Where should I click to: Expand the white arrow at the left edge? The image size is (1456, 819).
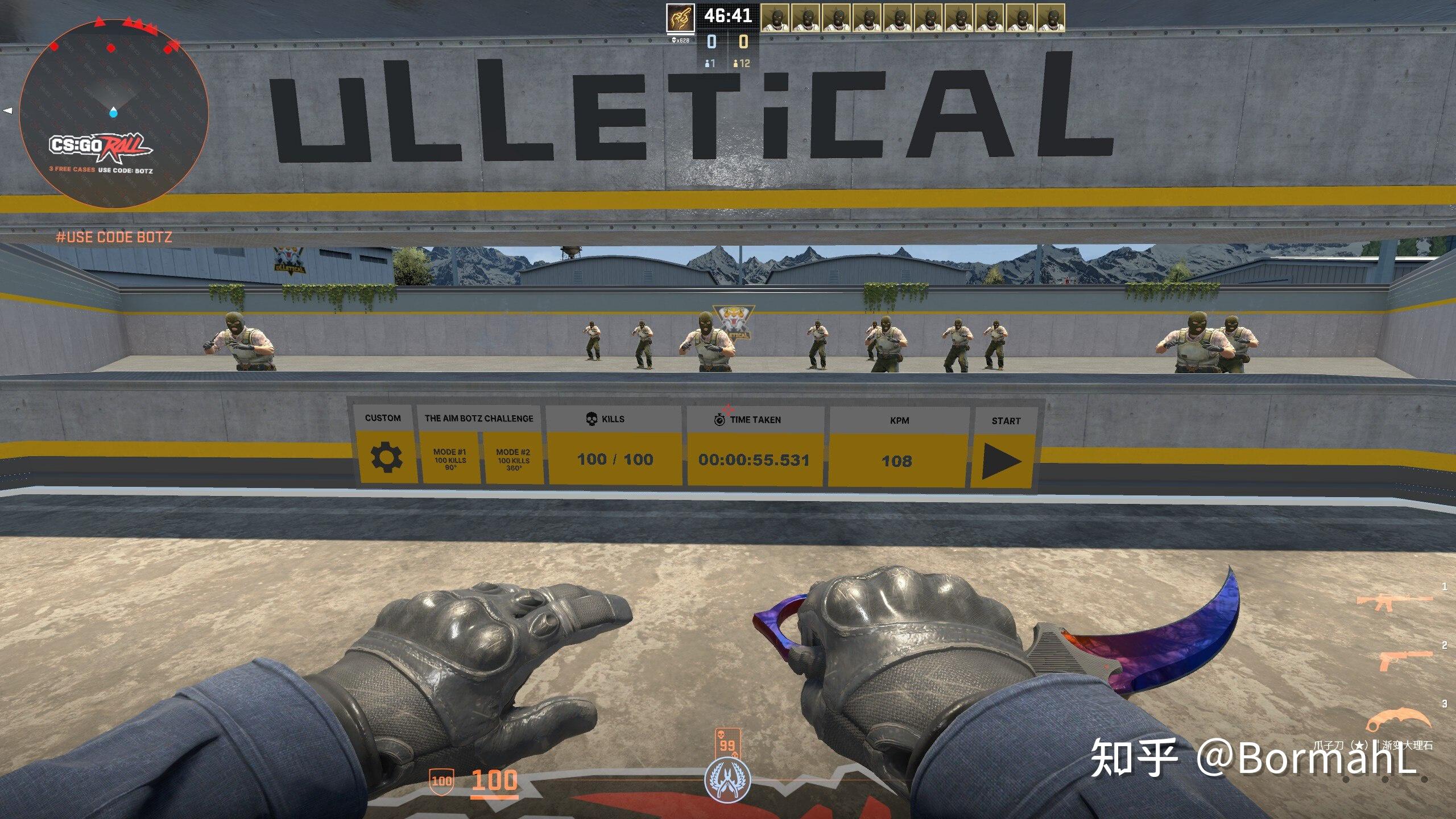click(8, 110)
